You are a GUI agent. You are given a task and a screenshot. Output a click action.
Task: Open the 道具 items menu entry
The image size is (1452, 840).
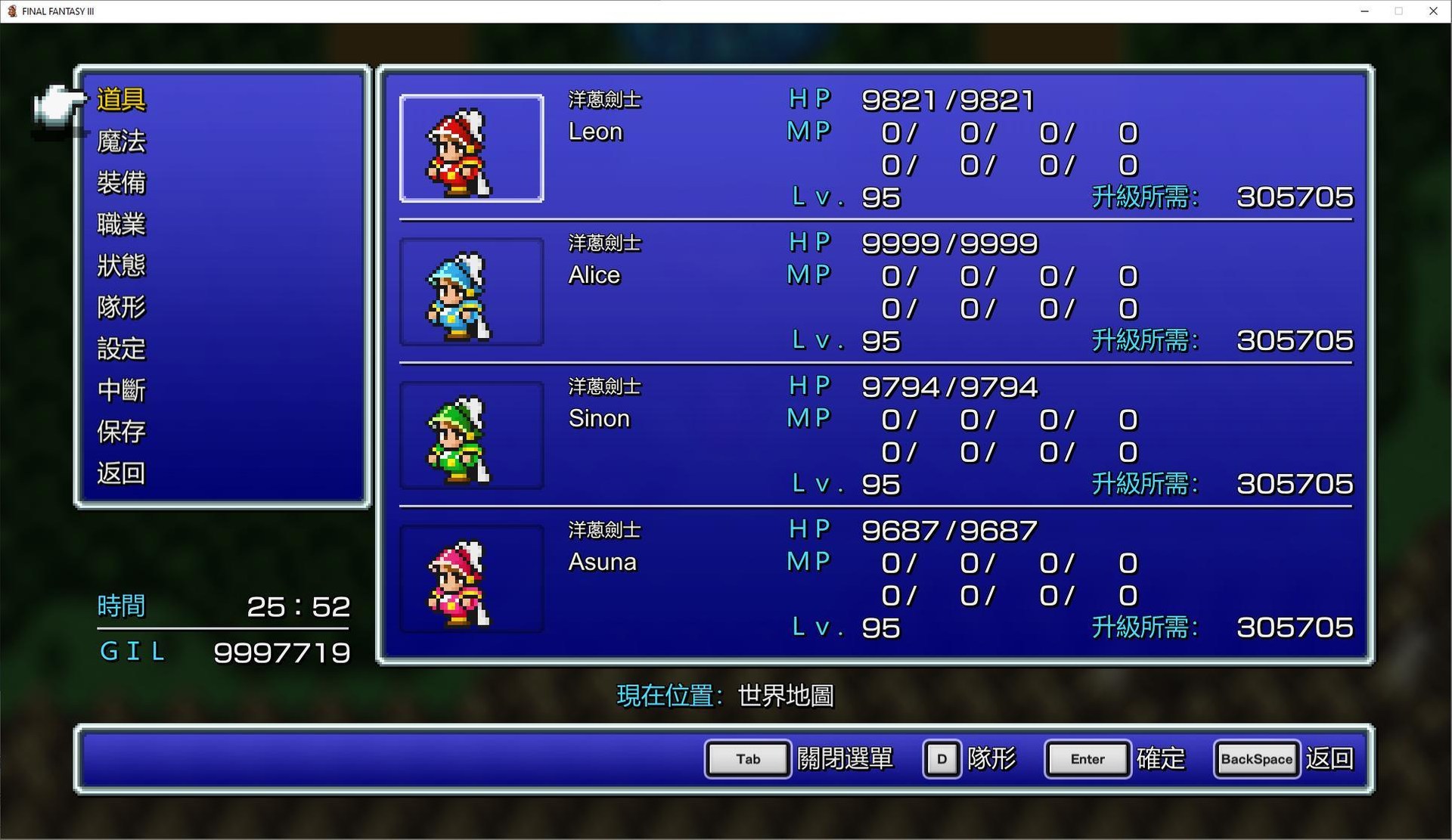click(x=123, y=99)
